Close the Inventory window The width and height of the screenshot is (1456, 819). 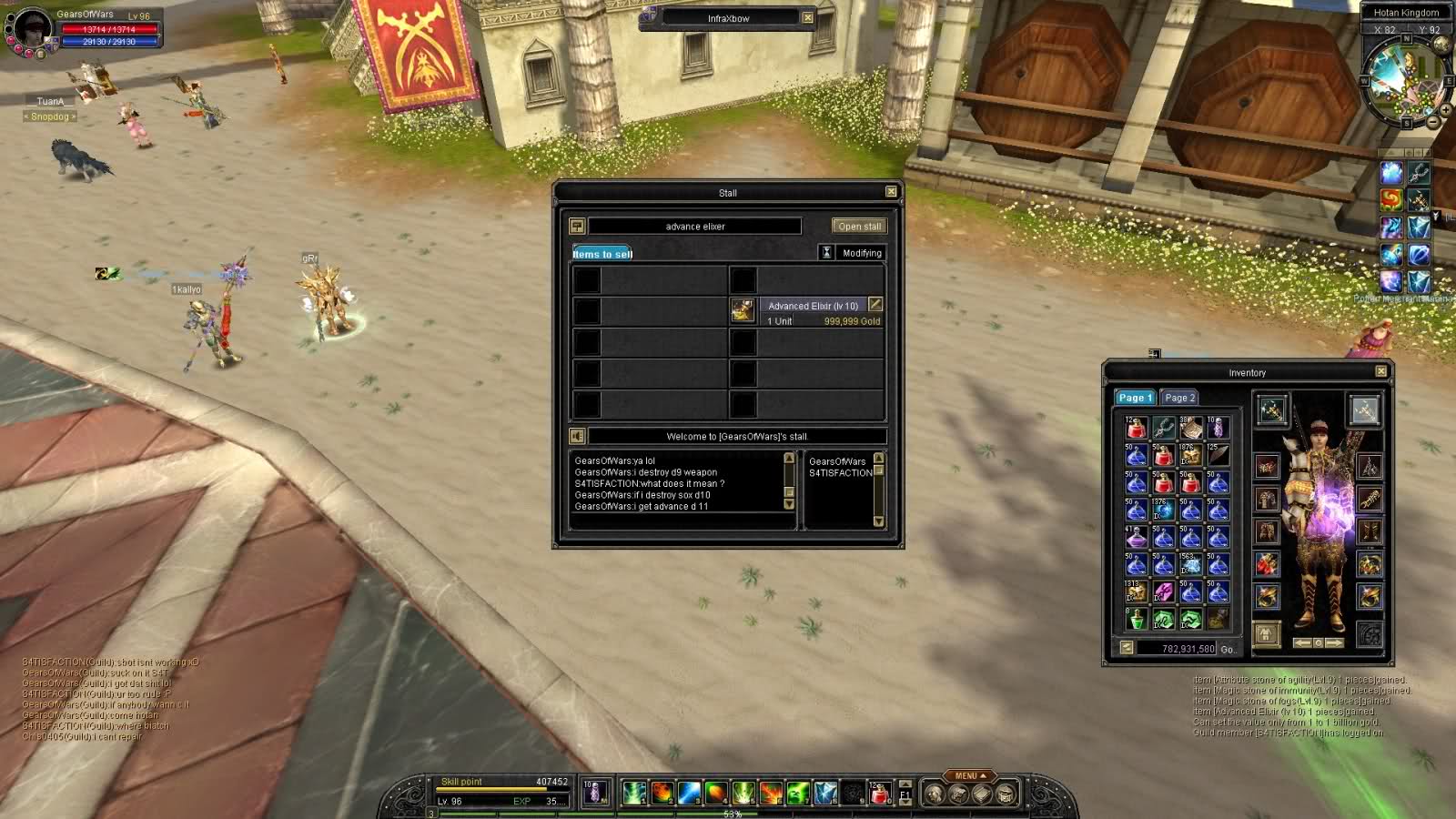[x=1380, y=371]
